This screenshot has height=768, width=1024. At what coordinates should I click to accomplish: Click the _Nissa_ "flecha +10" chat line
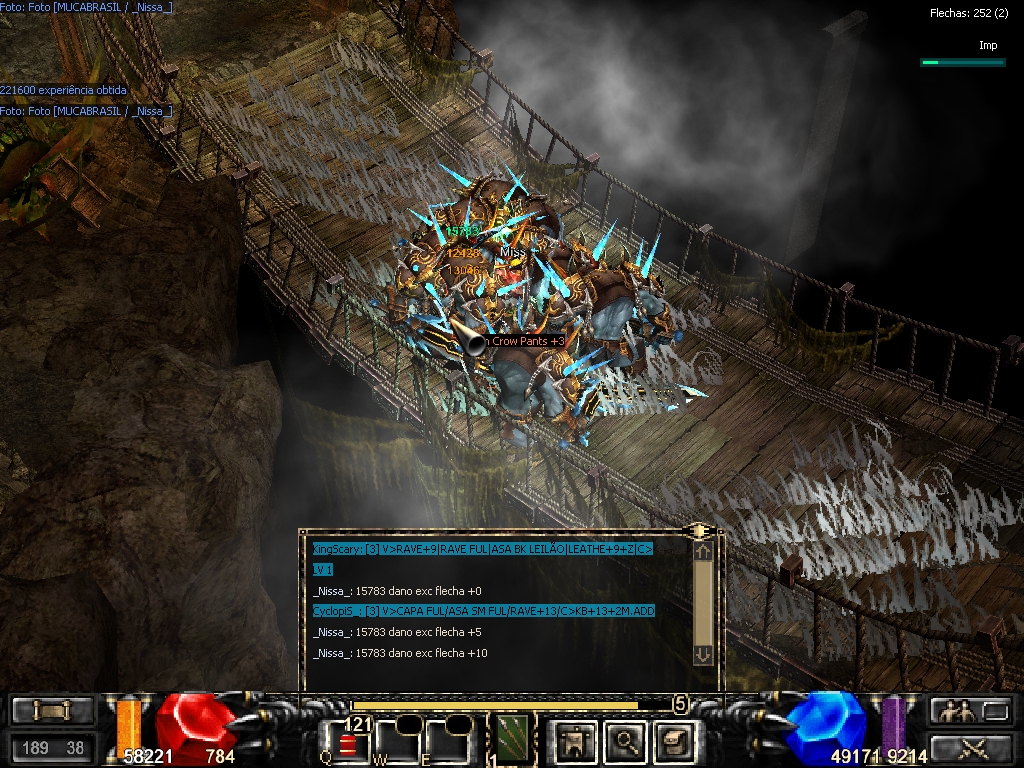(400, 653)
